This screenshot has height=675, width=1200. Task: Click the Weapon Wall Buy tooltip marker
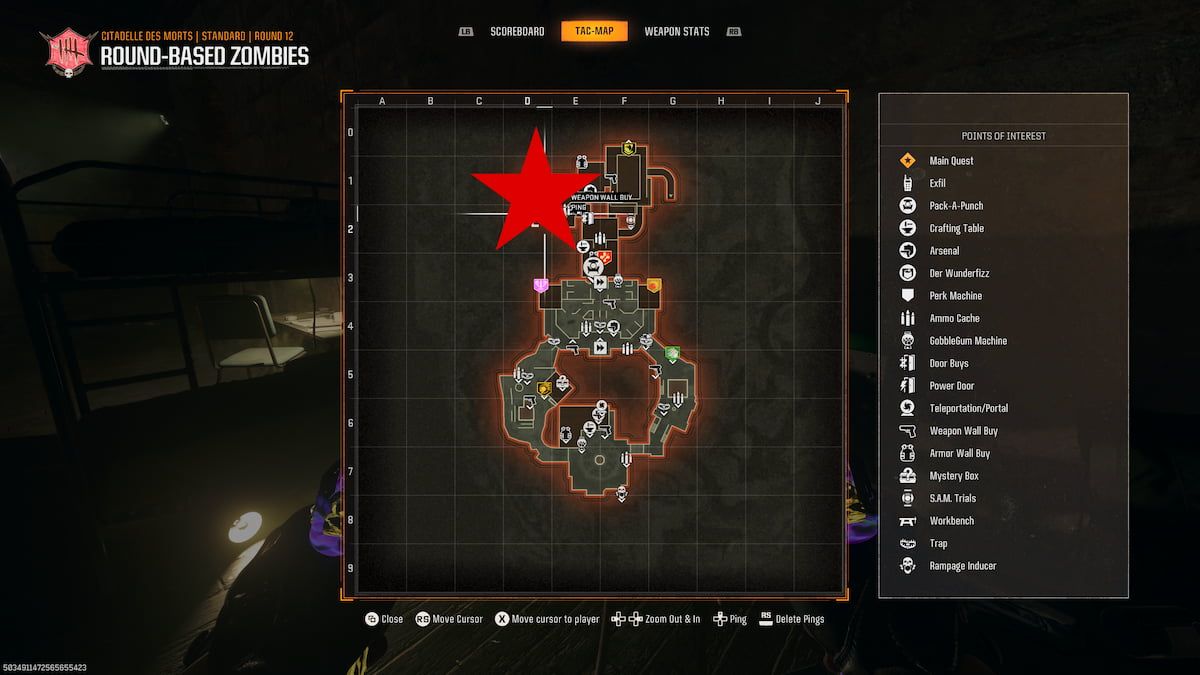coord(602,198)
